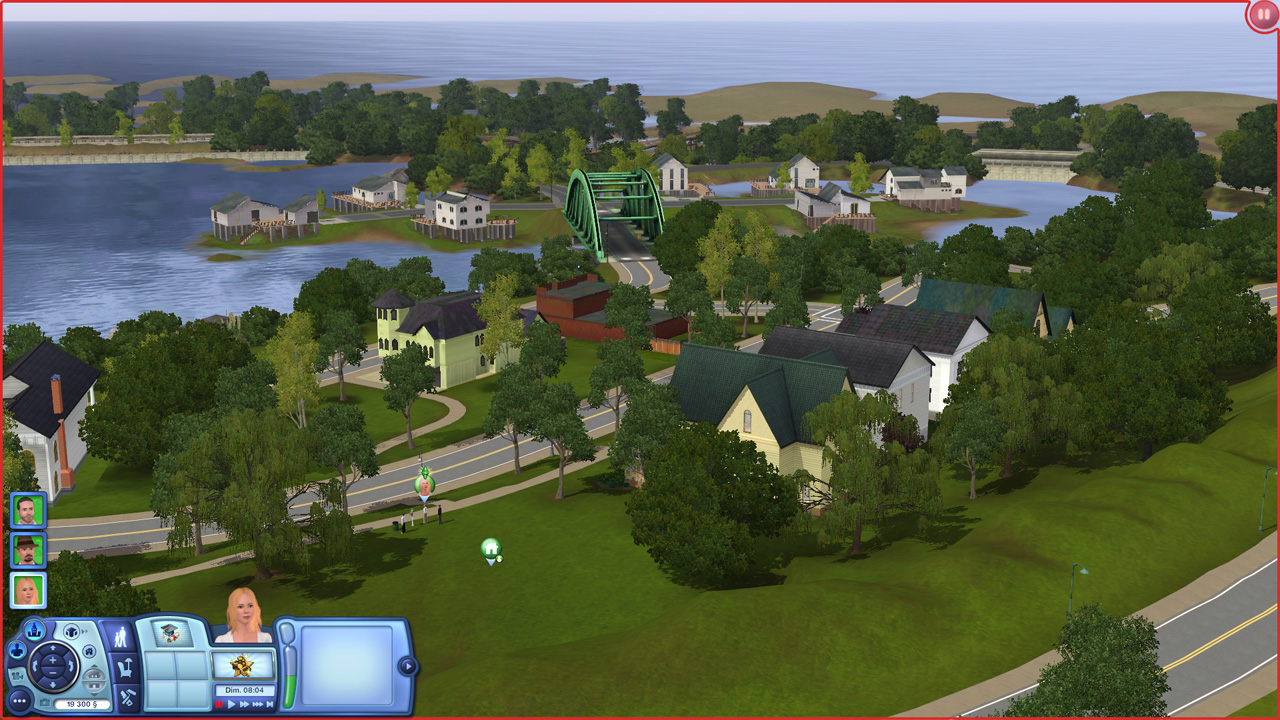Switch to map view with the city icon

click(x=35, y=630)
